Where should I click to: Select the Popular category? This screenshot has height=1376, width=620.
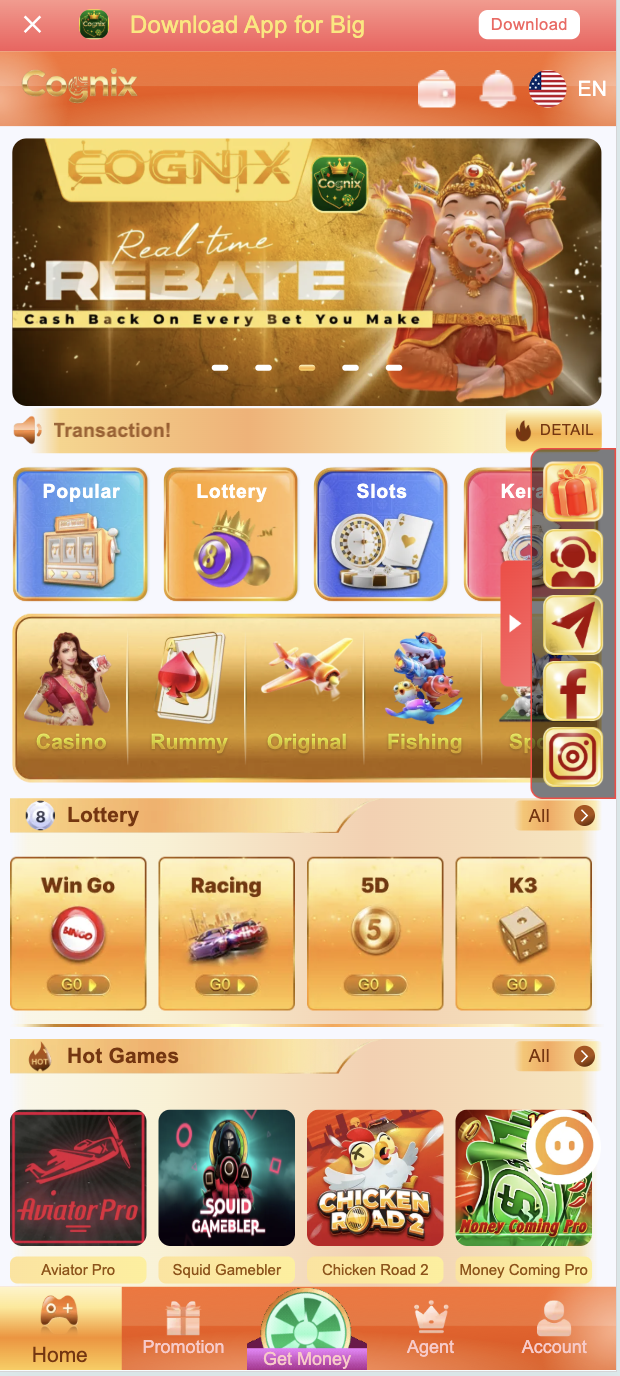pyautogui.click(x=80, y=534)
